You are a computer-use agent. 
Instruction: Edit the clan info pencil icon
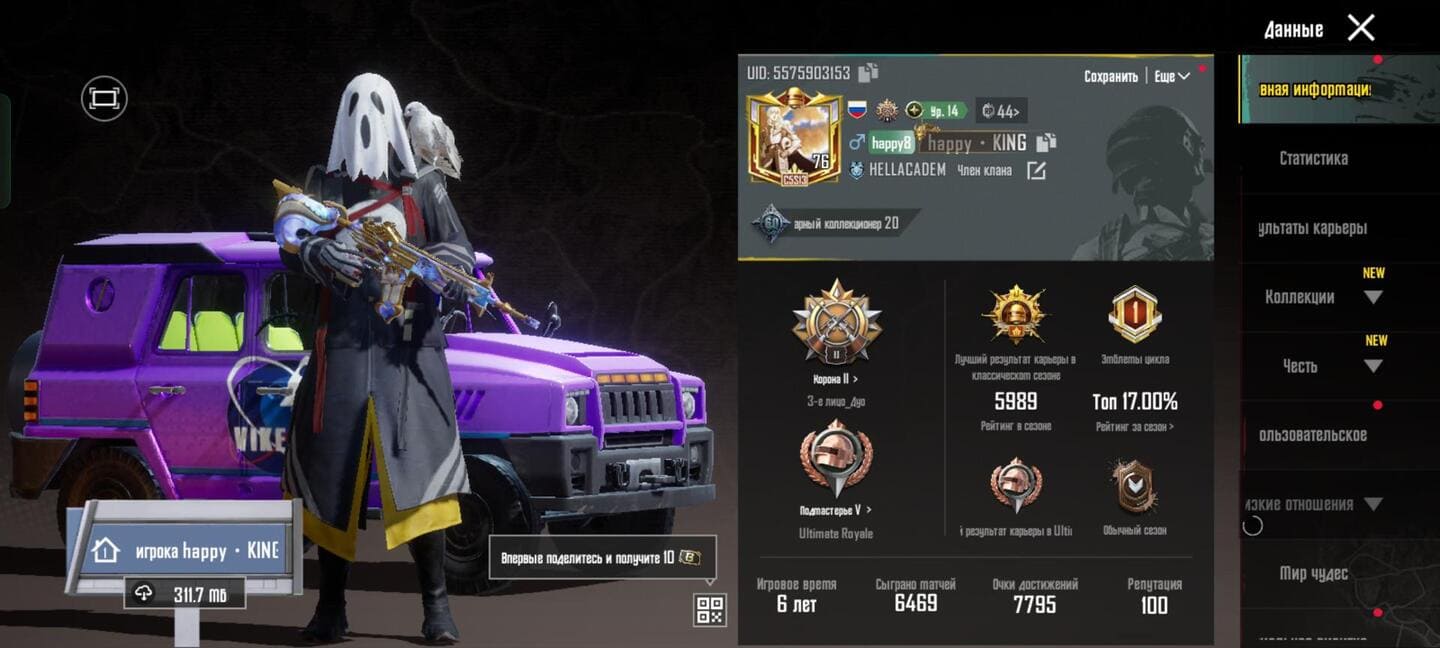[x=1036, y=171]
